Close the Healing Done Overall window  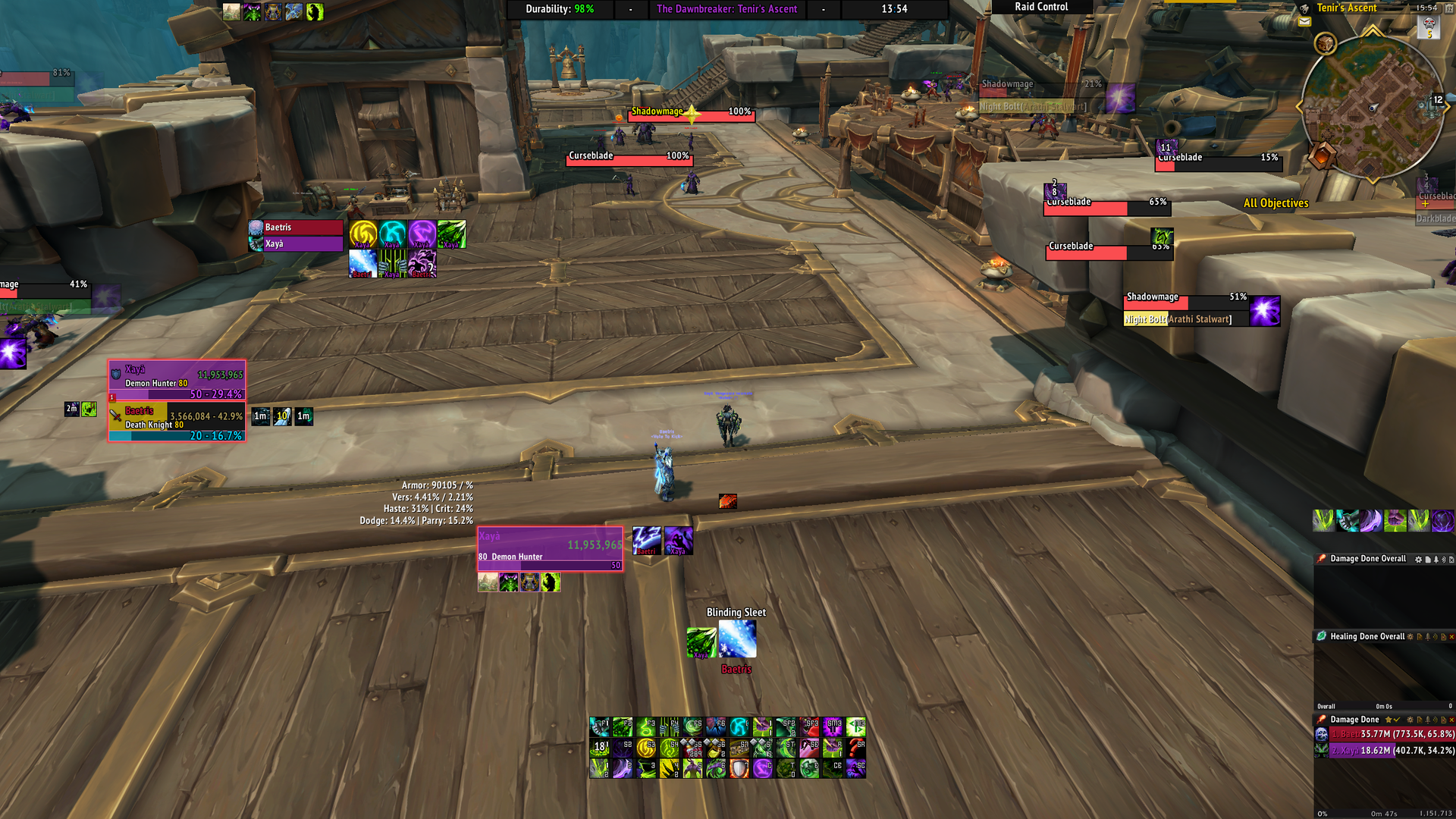pyautogui.click(x=1451, y=637)
